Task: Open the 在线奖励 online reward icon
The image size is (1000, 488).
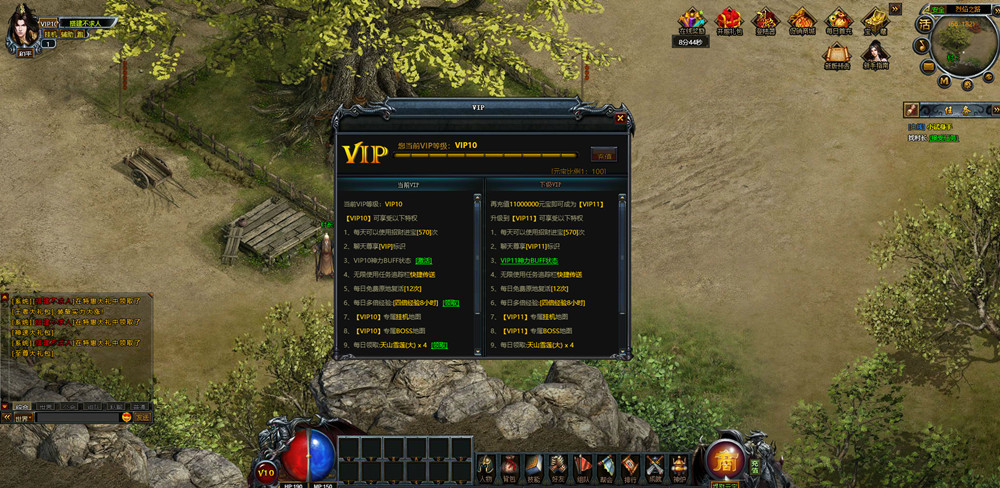Action: (x=691, y=20)
